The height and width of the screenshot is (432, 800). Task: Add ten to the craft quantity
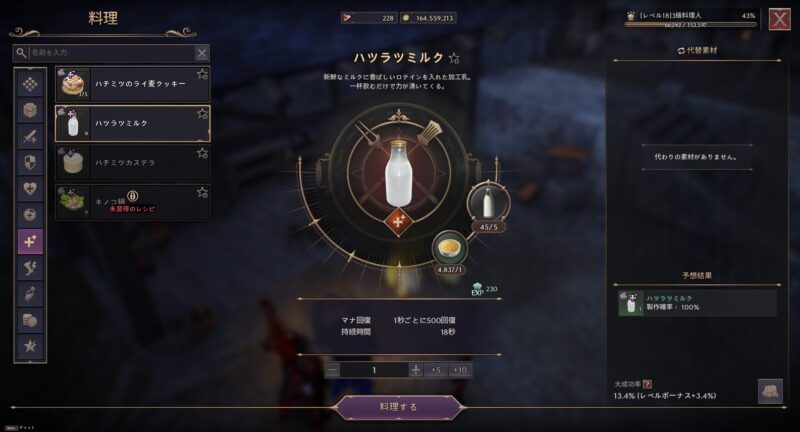coord(460,369)
